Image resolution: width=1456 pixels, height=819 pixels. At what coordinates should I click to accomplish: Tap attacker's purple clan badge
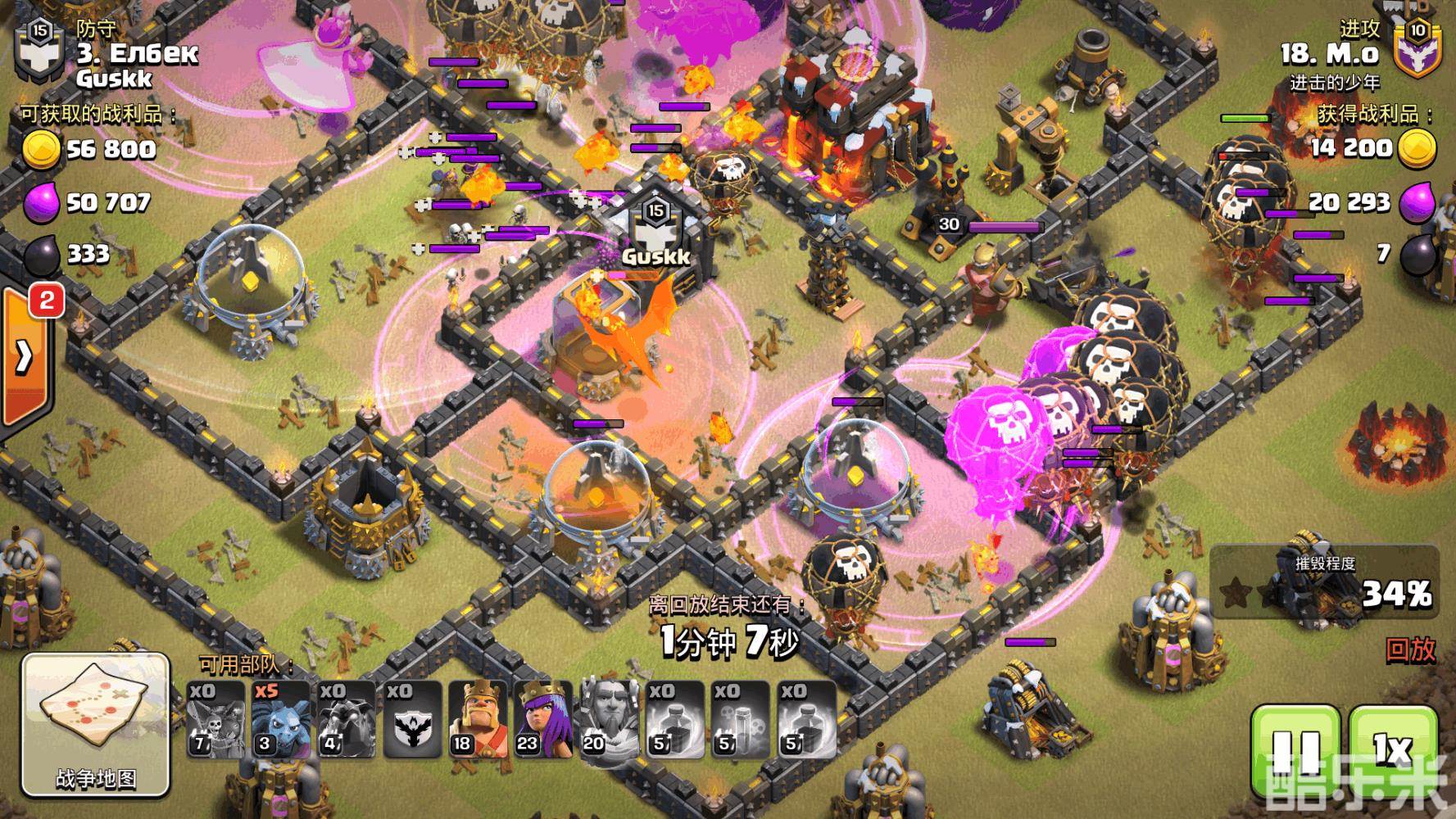tap(1417, 49)
